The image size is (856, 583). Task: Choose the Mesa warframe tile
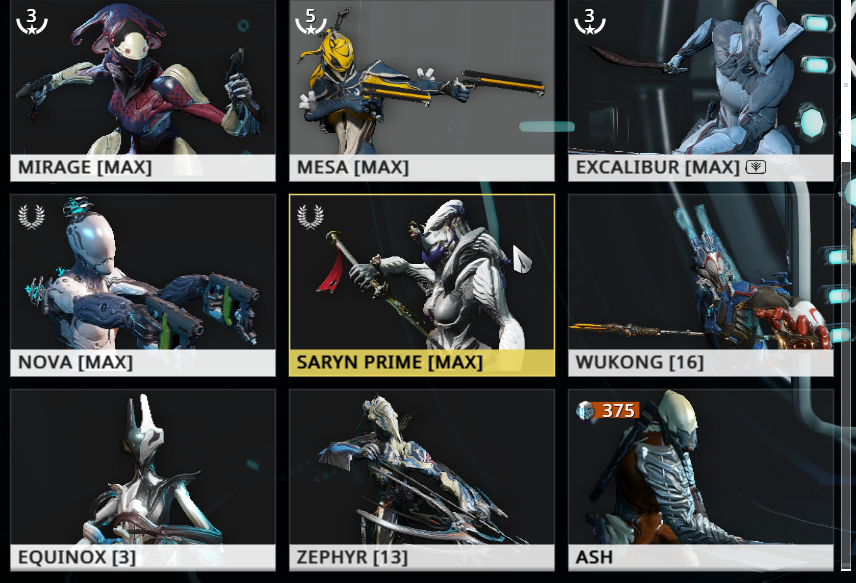click(x=421, y=90)
